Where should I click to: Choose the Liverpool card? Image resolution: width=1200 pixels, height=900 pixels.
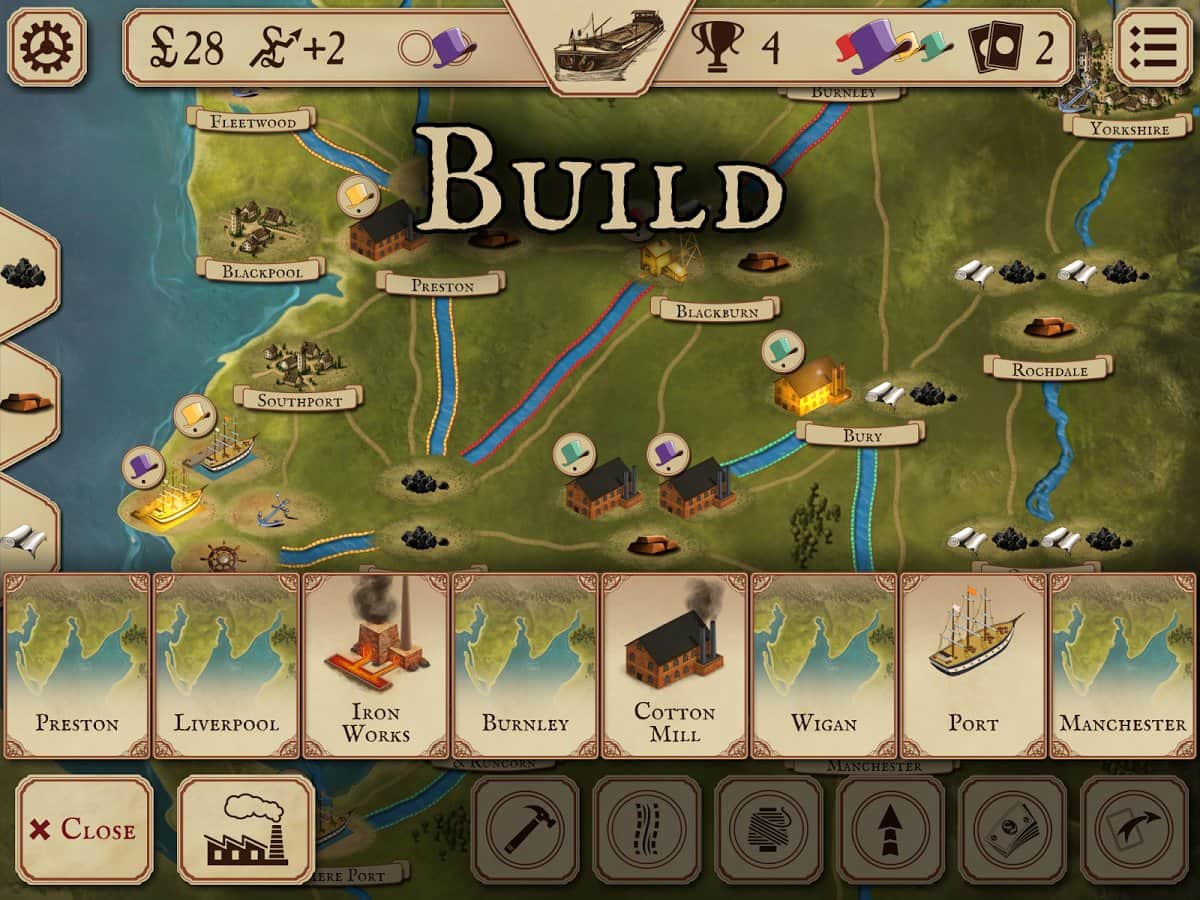[226, 665]
